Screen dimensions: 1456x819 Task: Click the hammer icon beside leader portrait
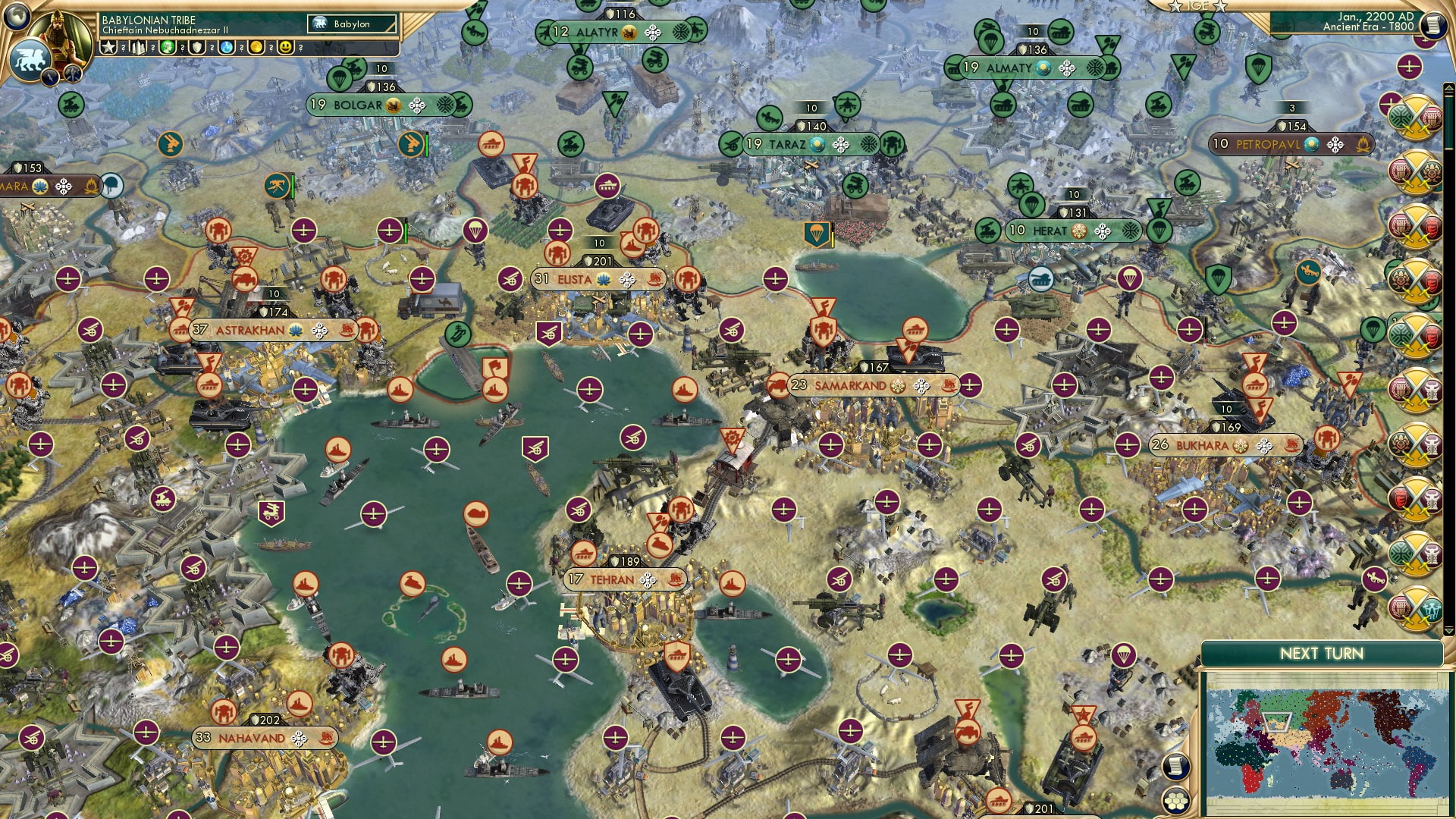(71, 74)
